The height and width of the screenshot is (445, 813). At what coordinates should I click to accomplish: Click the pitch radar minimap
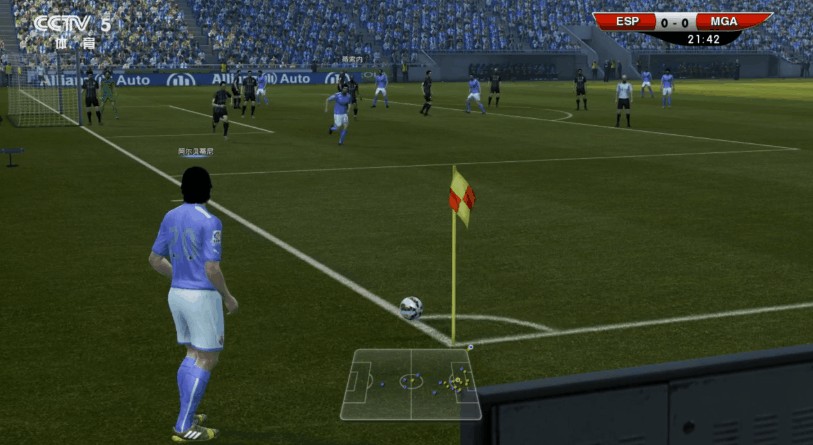(x=410, y=383)
